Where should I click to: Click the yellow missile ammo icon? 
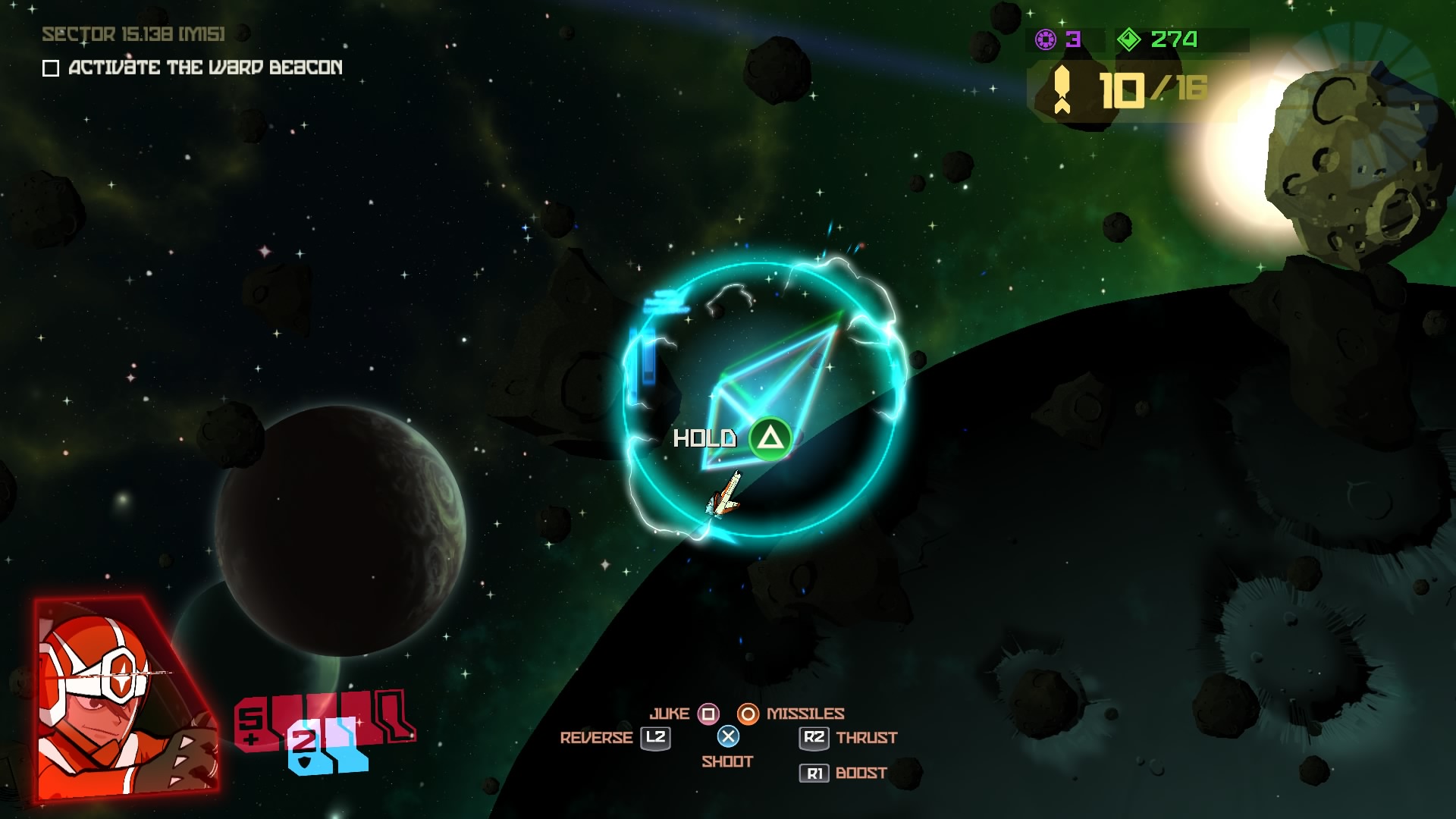coord(1062,89)
